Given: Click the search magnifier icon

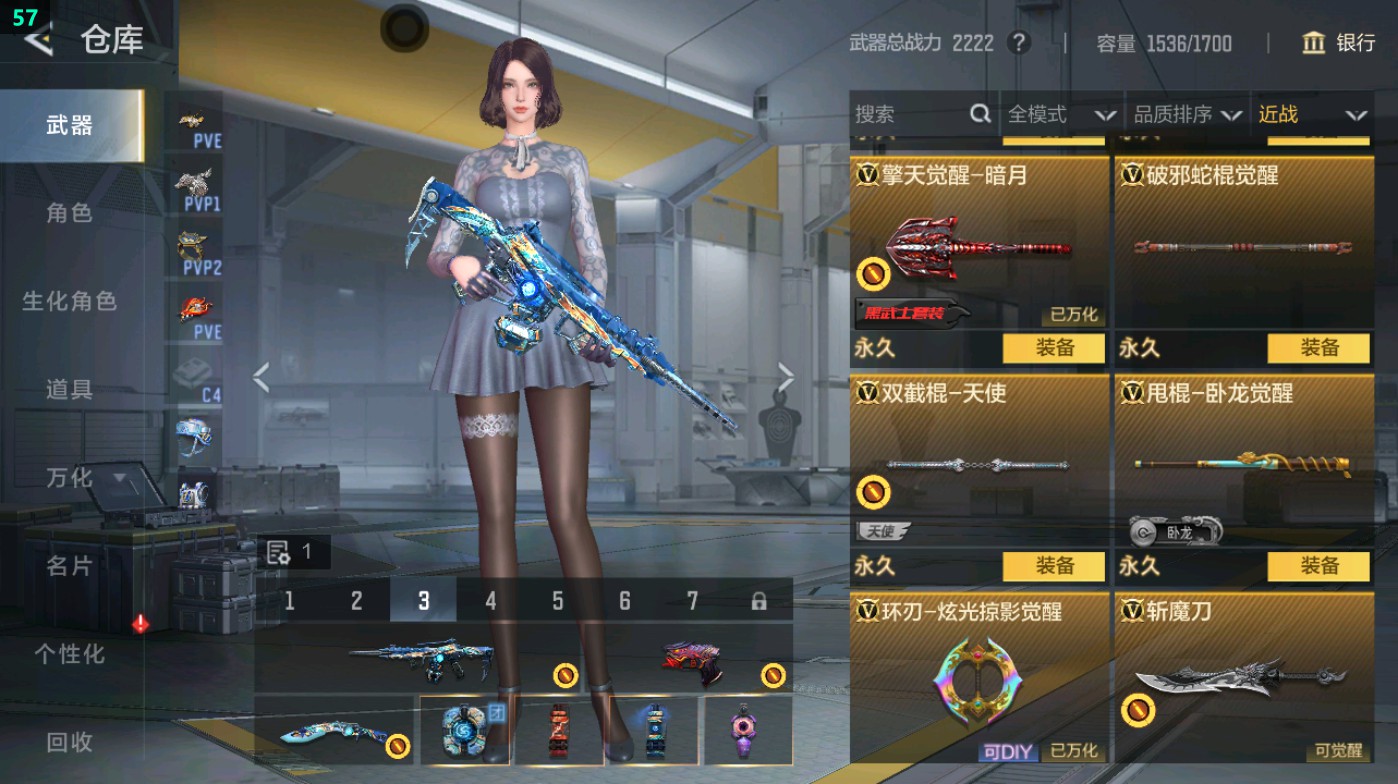Looking at the screenshot, I should pos(978,115).
